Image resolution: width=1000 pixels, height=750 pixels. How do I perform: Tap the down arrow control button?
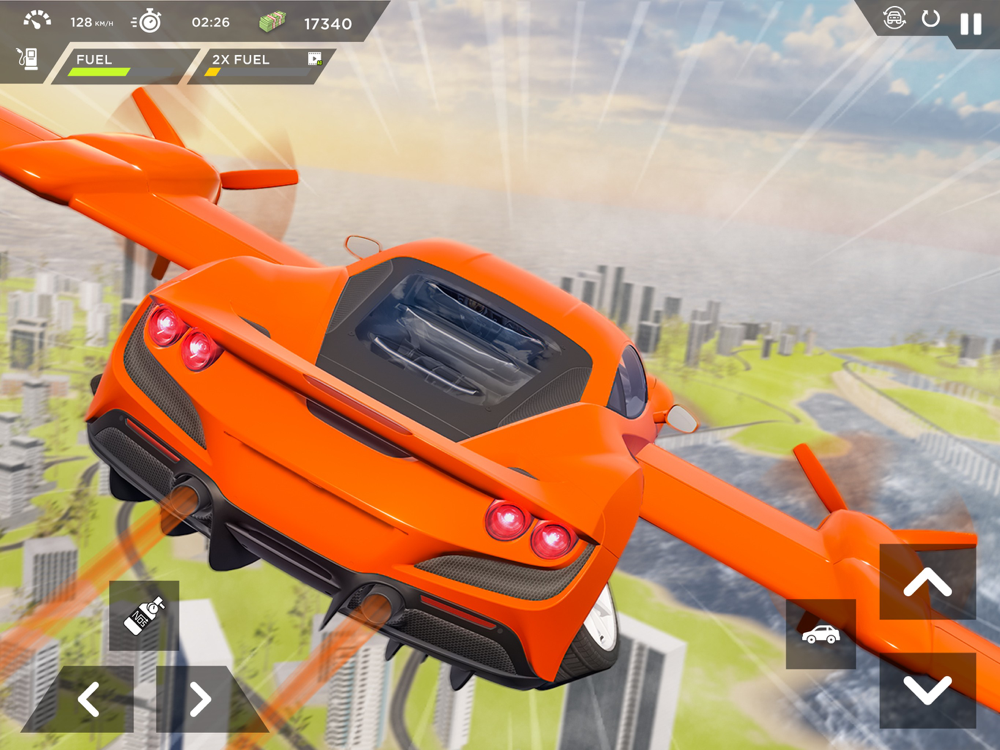(x=927, y=690)
